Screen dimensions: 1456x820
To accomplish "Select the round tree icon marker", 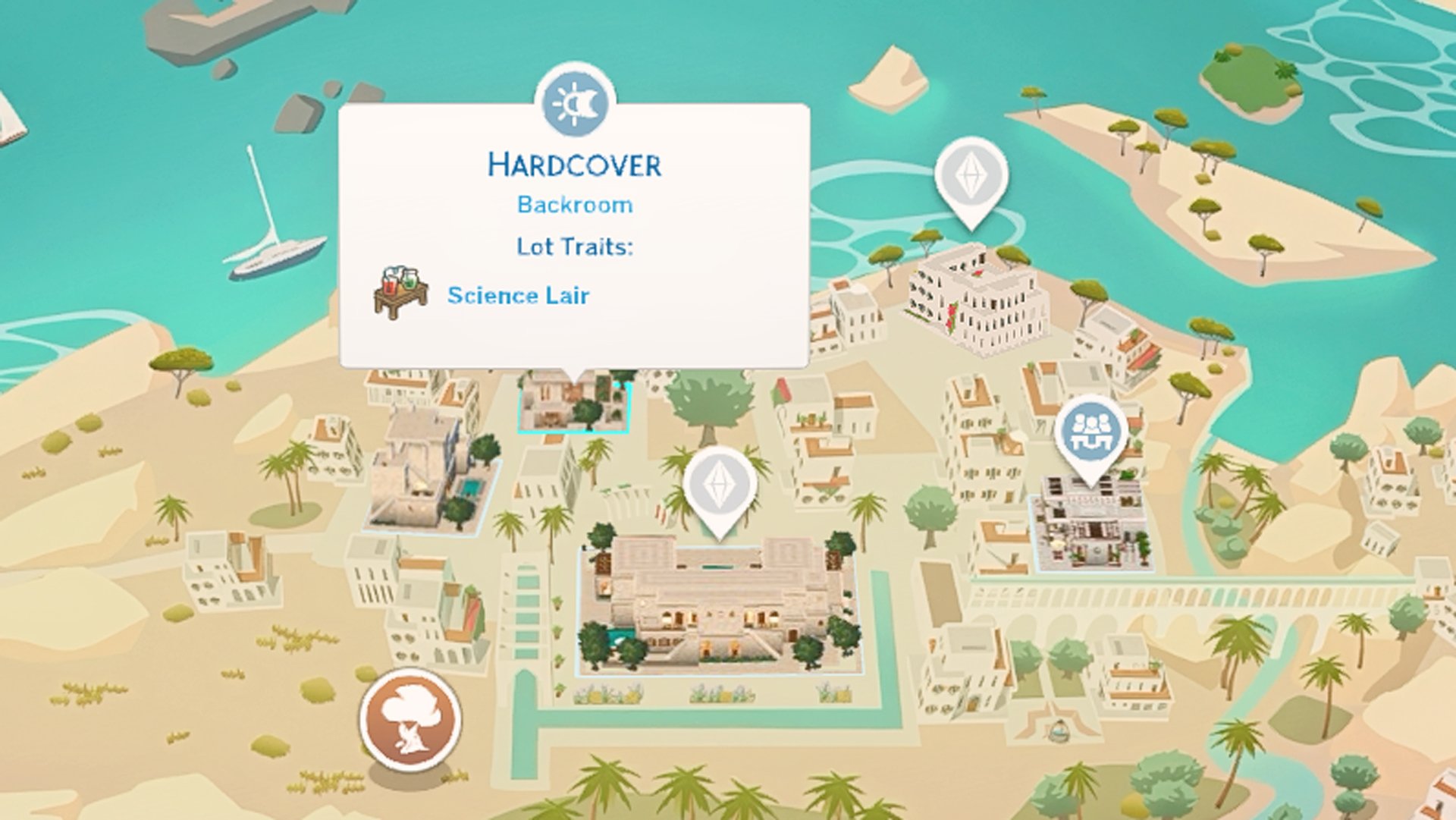I will tap(410, 719).
